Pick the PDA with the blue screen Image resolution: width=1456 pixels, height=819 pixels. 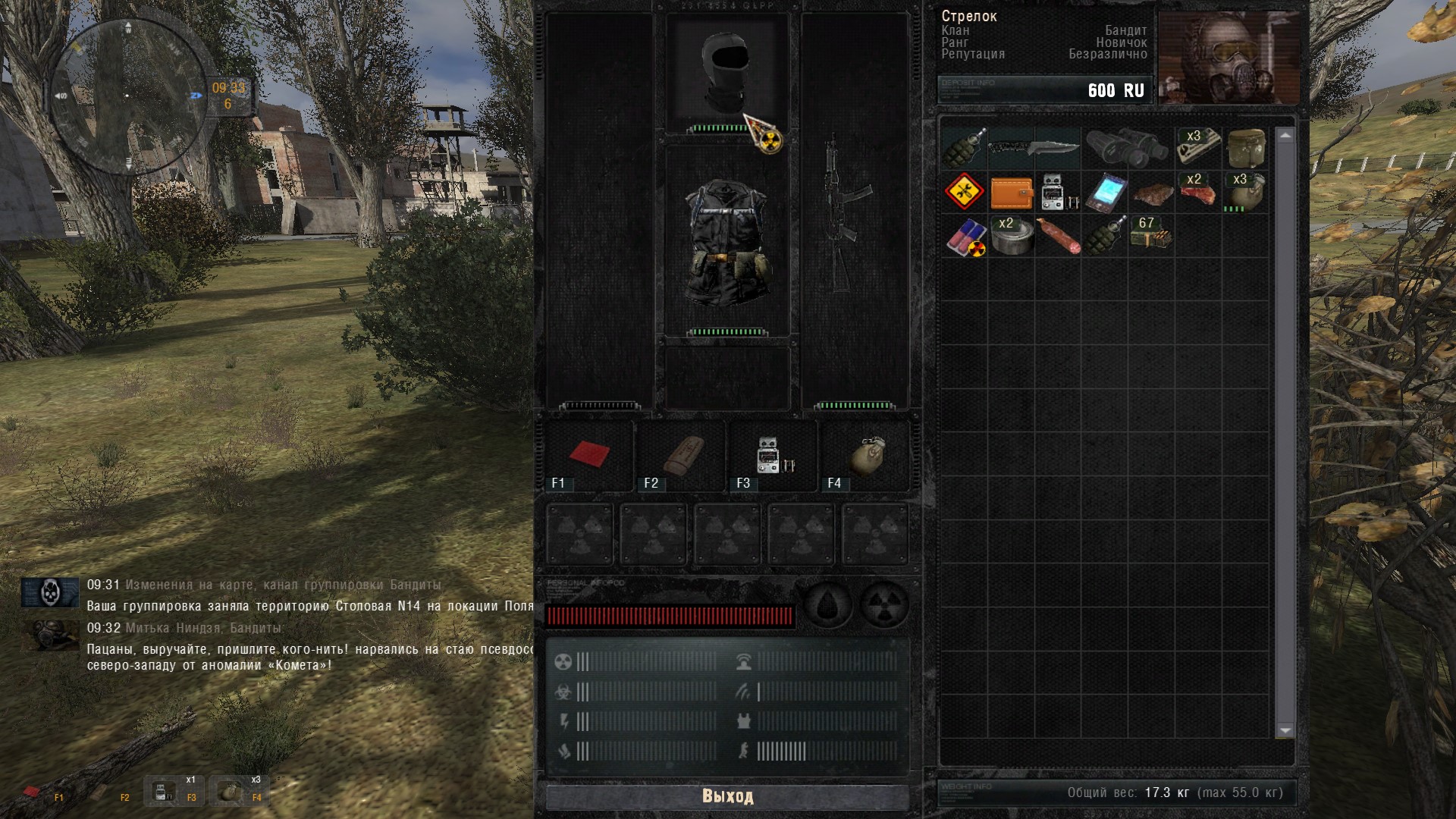(x=1106, y=193)
